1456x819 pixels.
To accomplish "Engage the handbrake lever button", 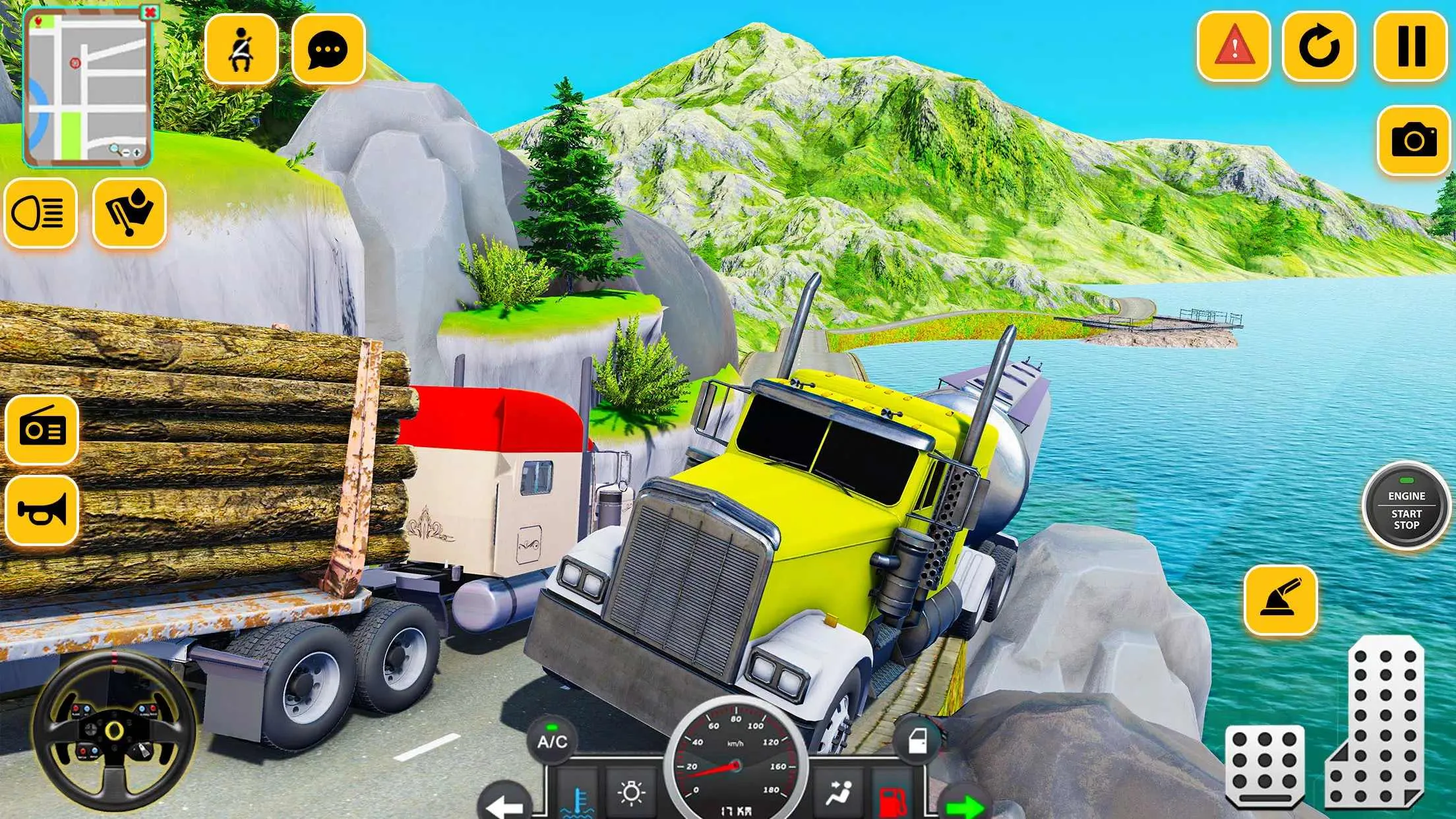I will point(1281,599).
